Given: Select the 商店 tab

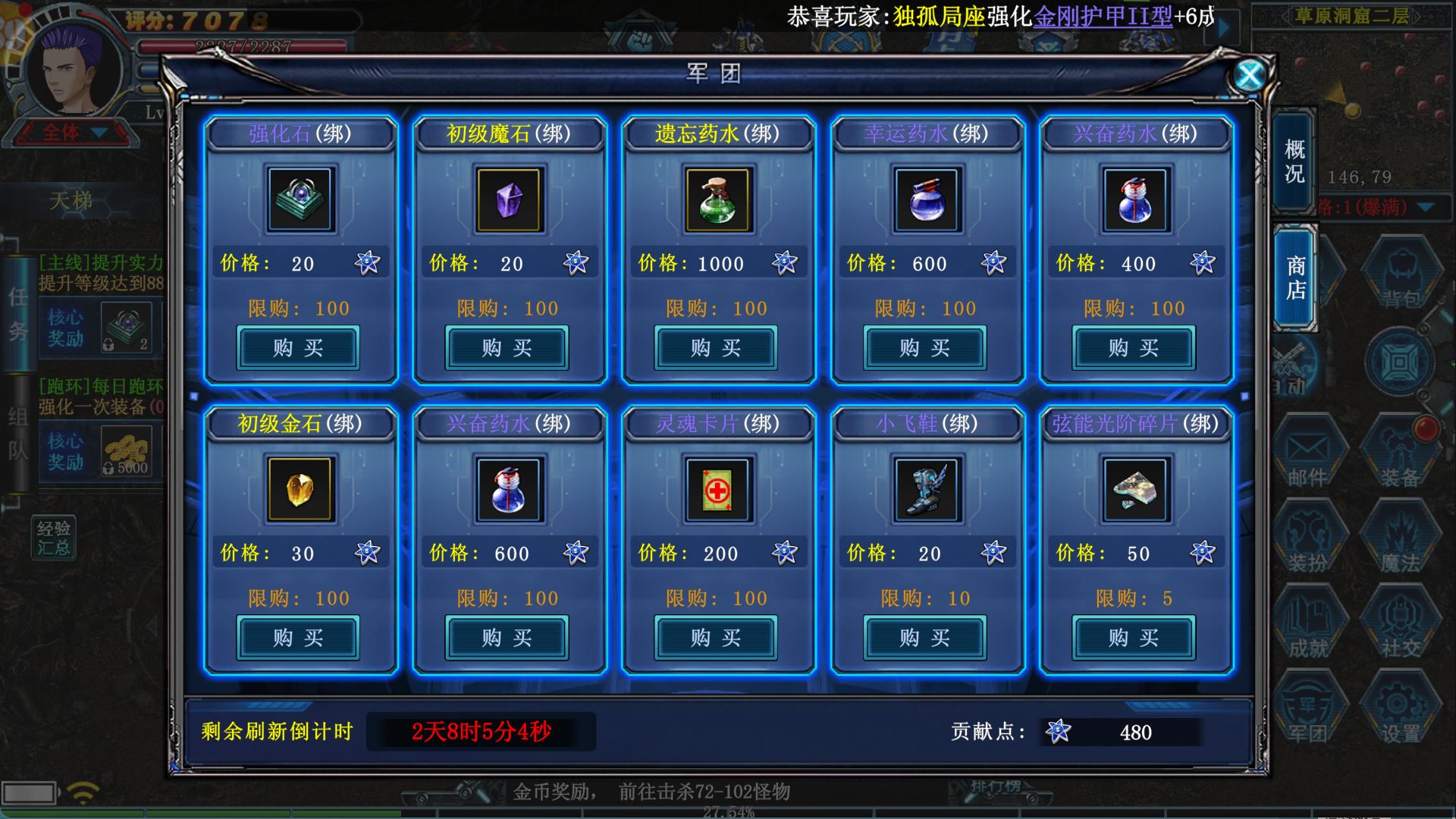Looking at the screenshot, I should (1295, 278).
